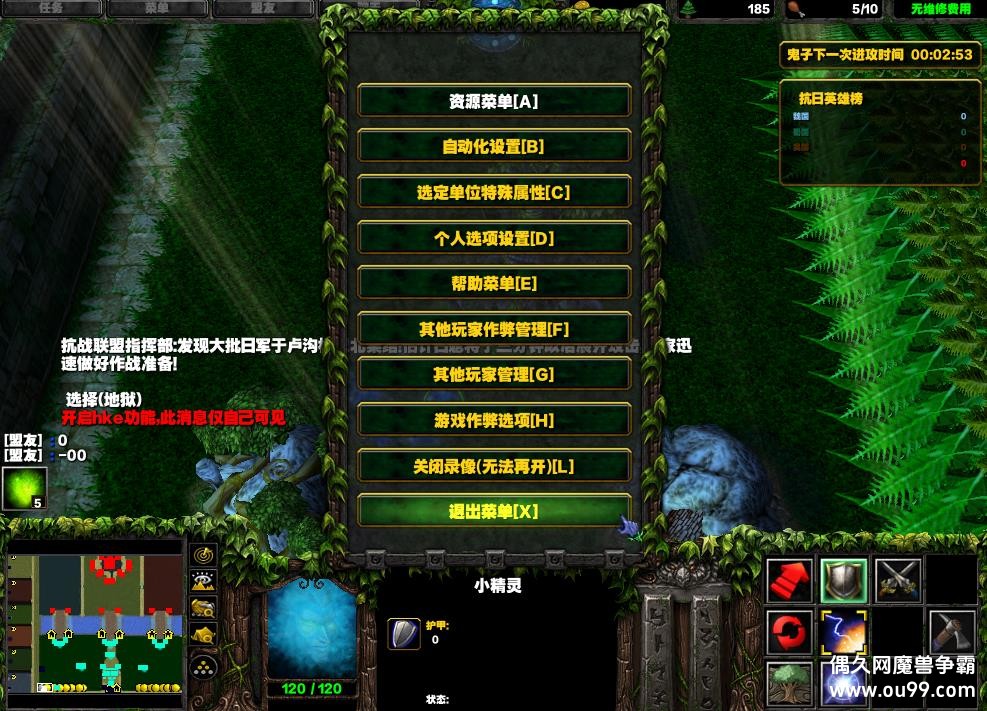Open the tree build structures command
Viewport: 987px width, 711px height.
(790, 684)
